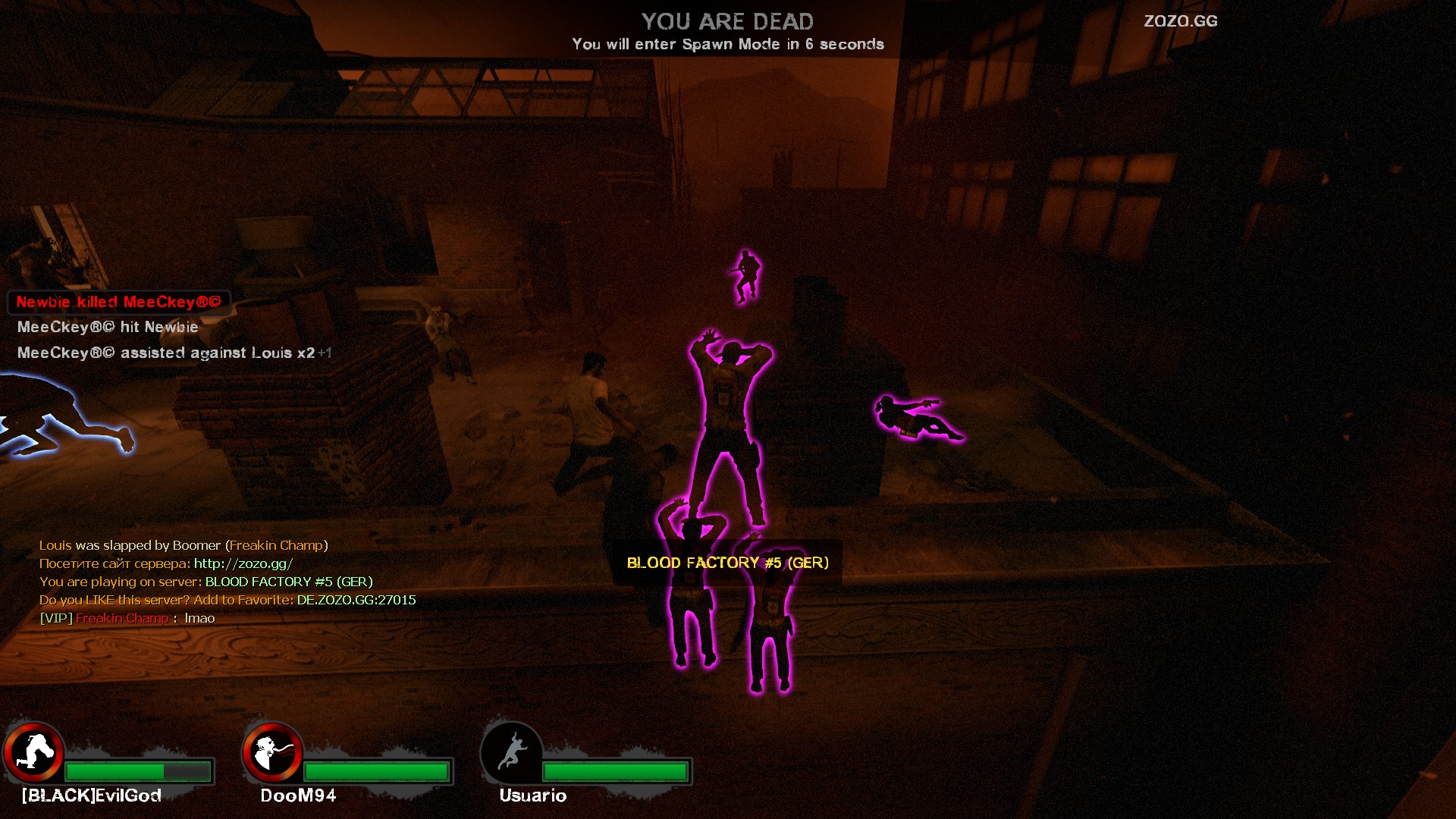The height and width of the screenshot is (819, 1456).
Task: Select Usuario's greyed-out teammate portrait
Action: (x=512, y=752)
